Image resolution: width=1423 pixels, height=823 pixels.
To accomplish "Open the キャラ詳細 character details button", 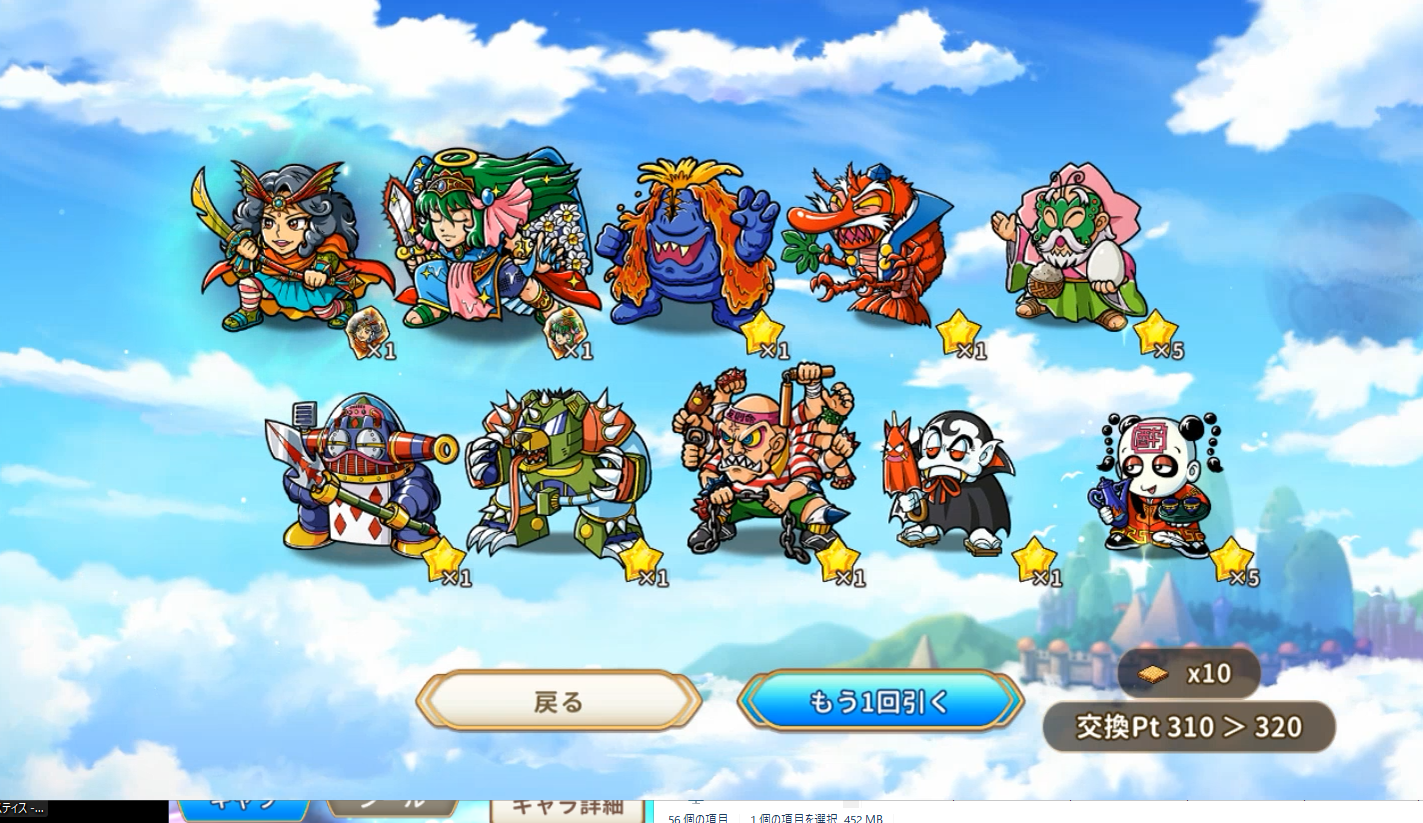I will [567, 808].
